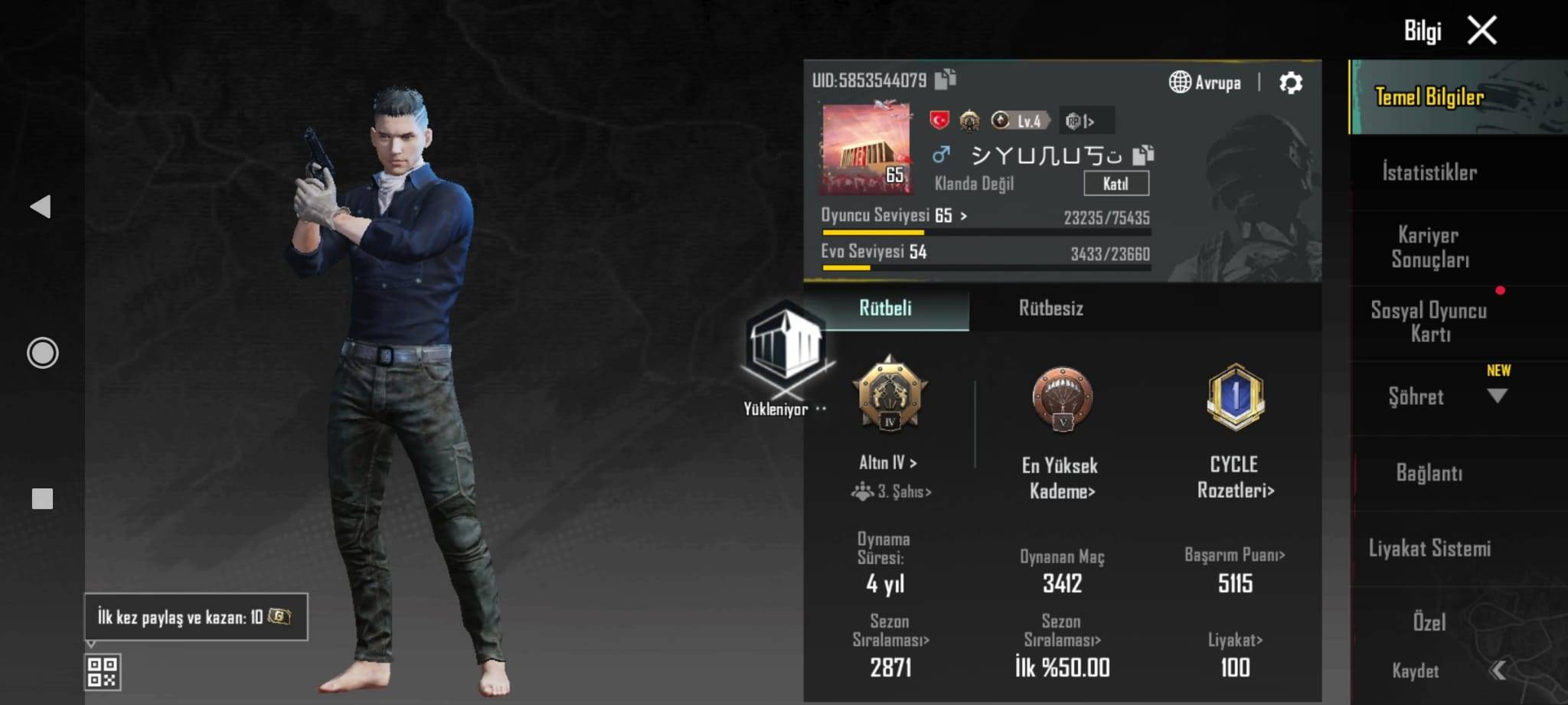Select the Rütbeli tab

pyautogui.click(x=885, y=308)
